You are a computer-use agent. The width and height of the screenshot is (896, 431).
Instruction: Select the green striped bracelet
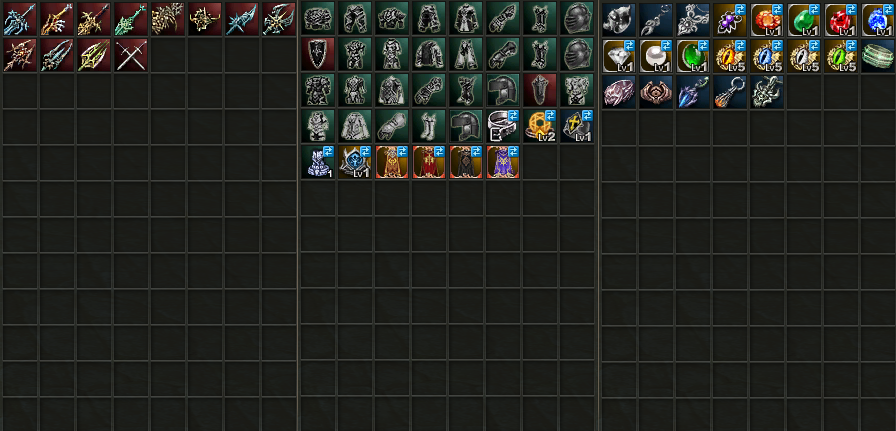tap(877, 56)
